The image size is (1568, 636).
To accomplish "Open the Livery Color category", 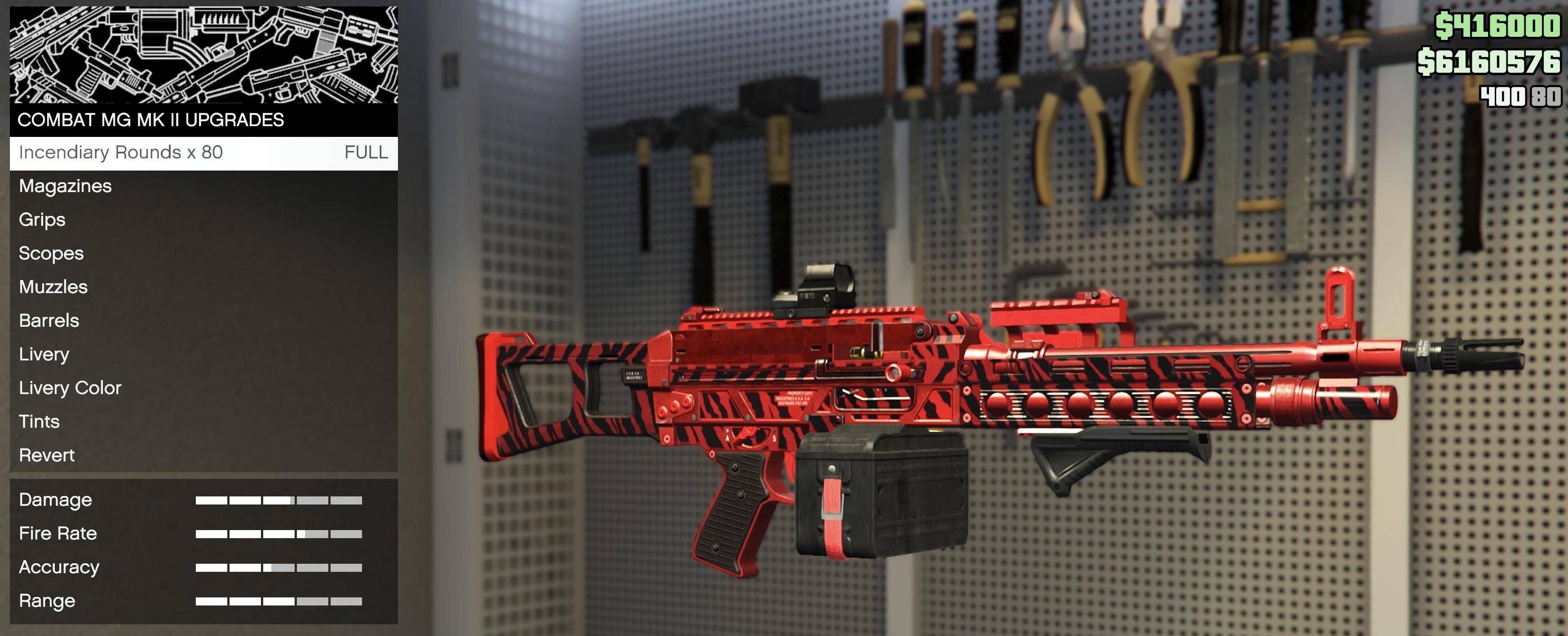I will point(70,387).
